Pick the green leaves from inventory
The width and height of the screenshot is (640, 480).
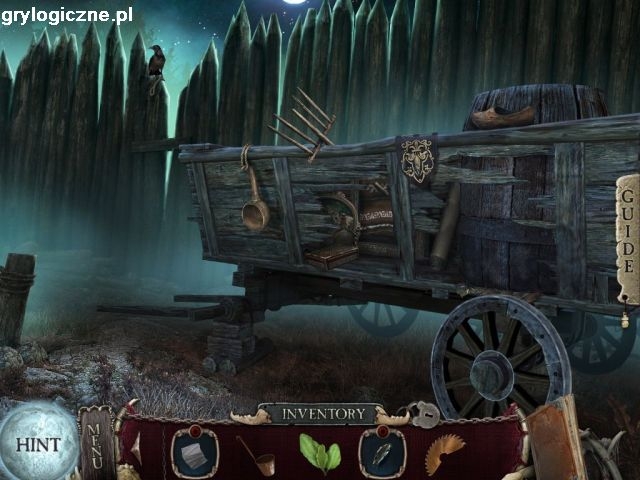[x=319, y=453]
